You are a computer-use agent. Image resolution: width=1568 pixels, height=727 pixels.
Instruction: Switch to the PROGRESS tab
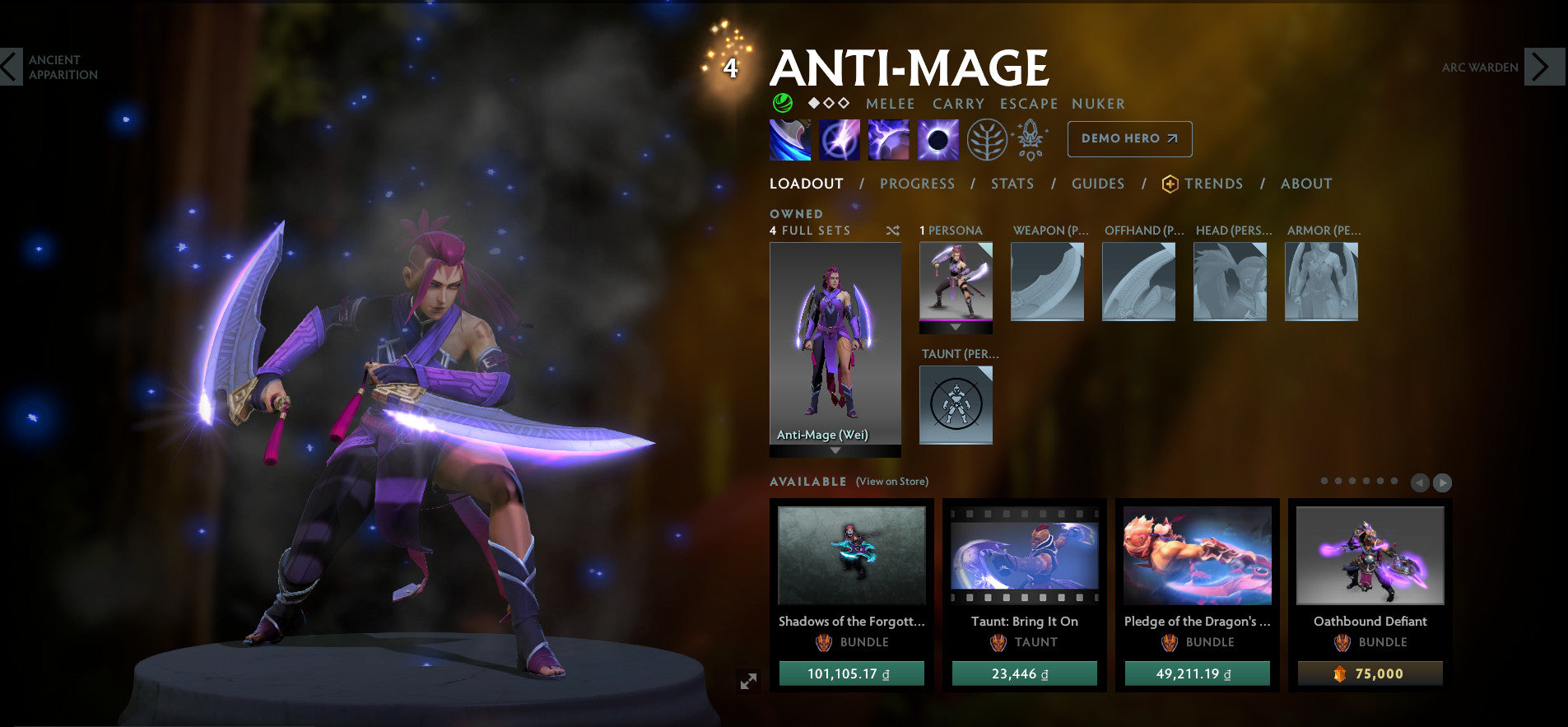pos(917,184)
